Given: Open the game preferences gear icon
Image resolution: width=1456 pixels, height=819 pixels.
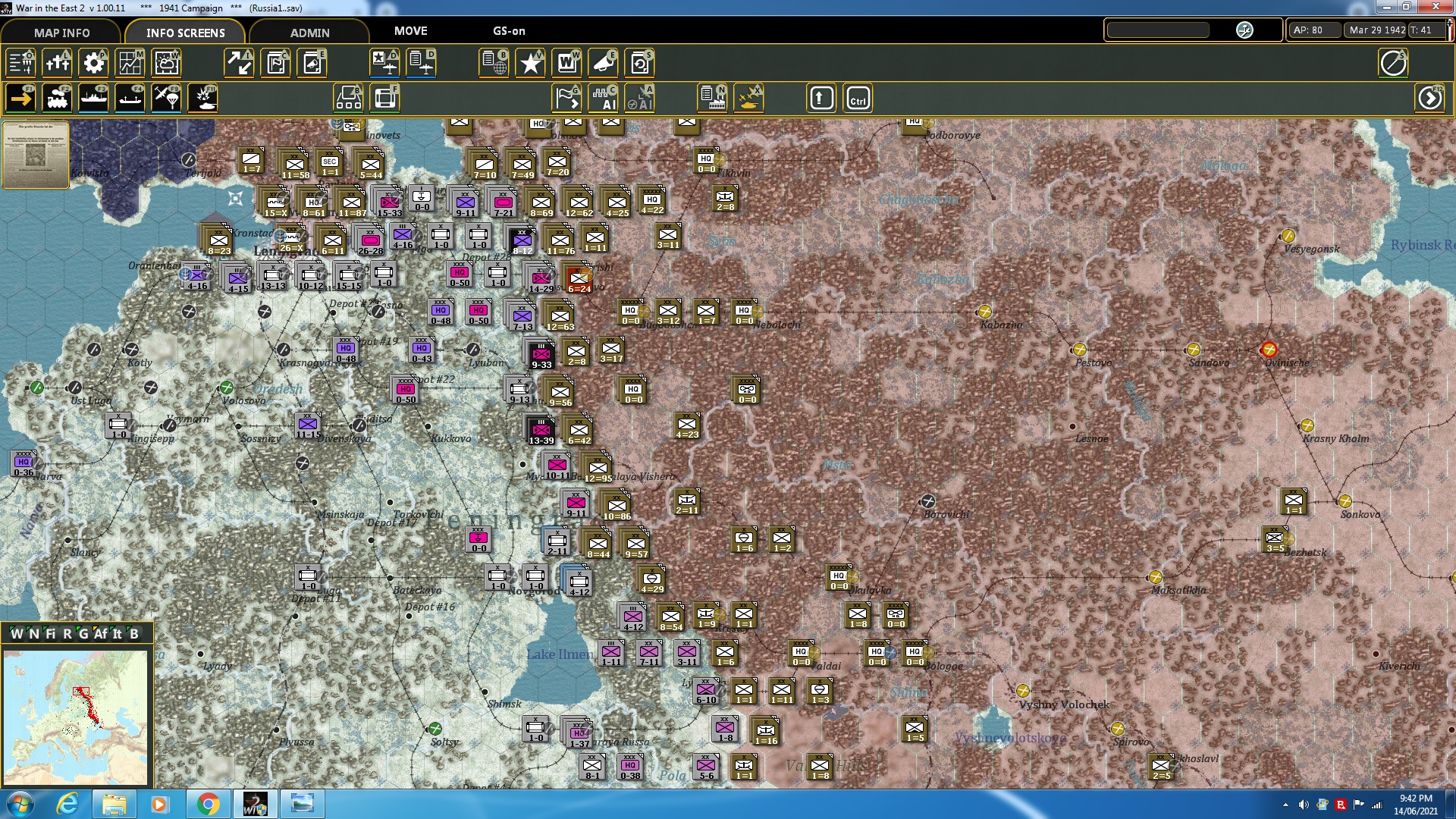Looking at the screenshot, I should pos(93,63).
